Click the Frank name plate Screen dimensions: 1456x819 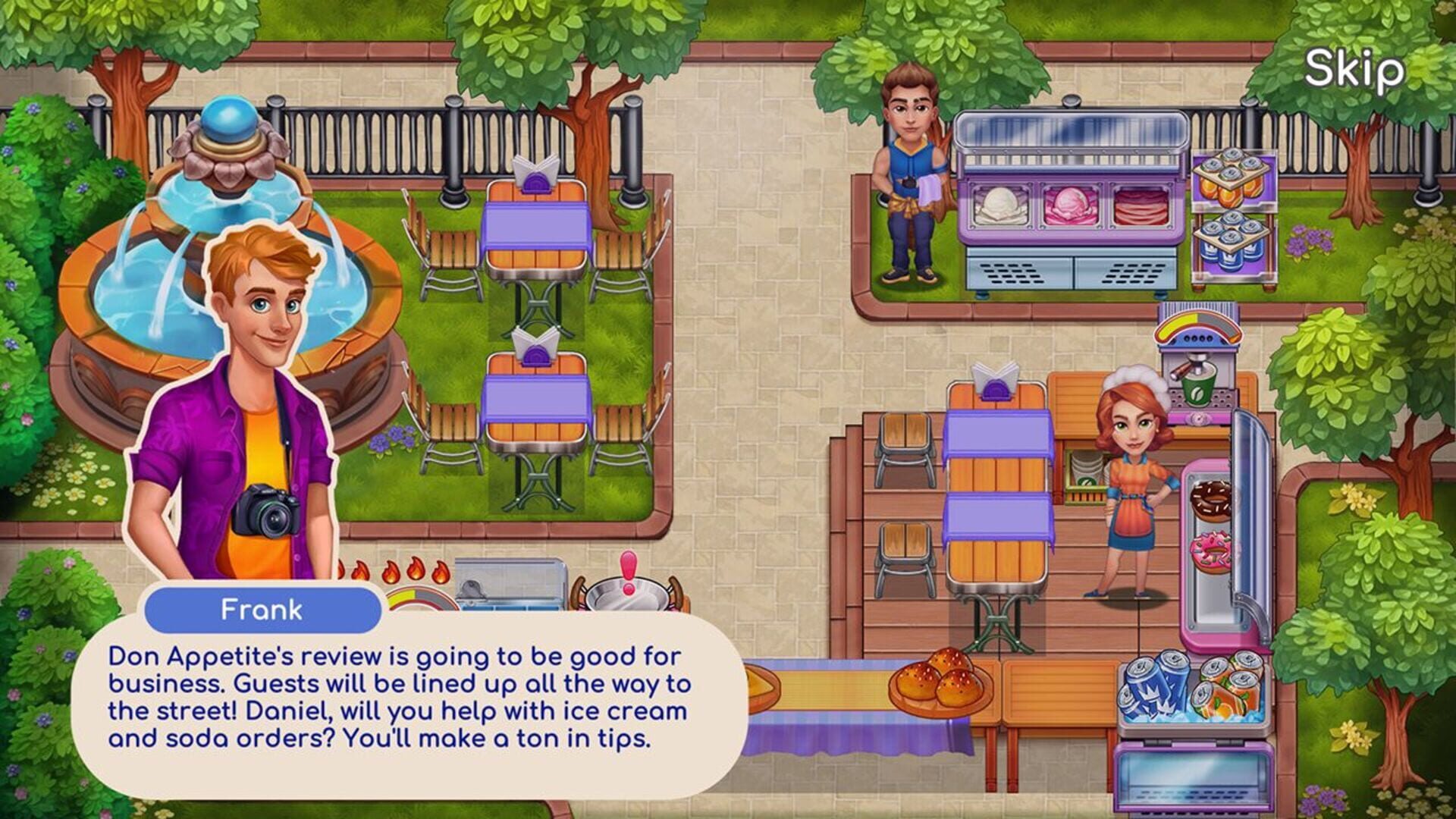pos(262,607)
